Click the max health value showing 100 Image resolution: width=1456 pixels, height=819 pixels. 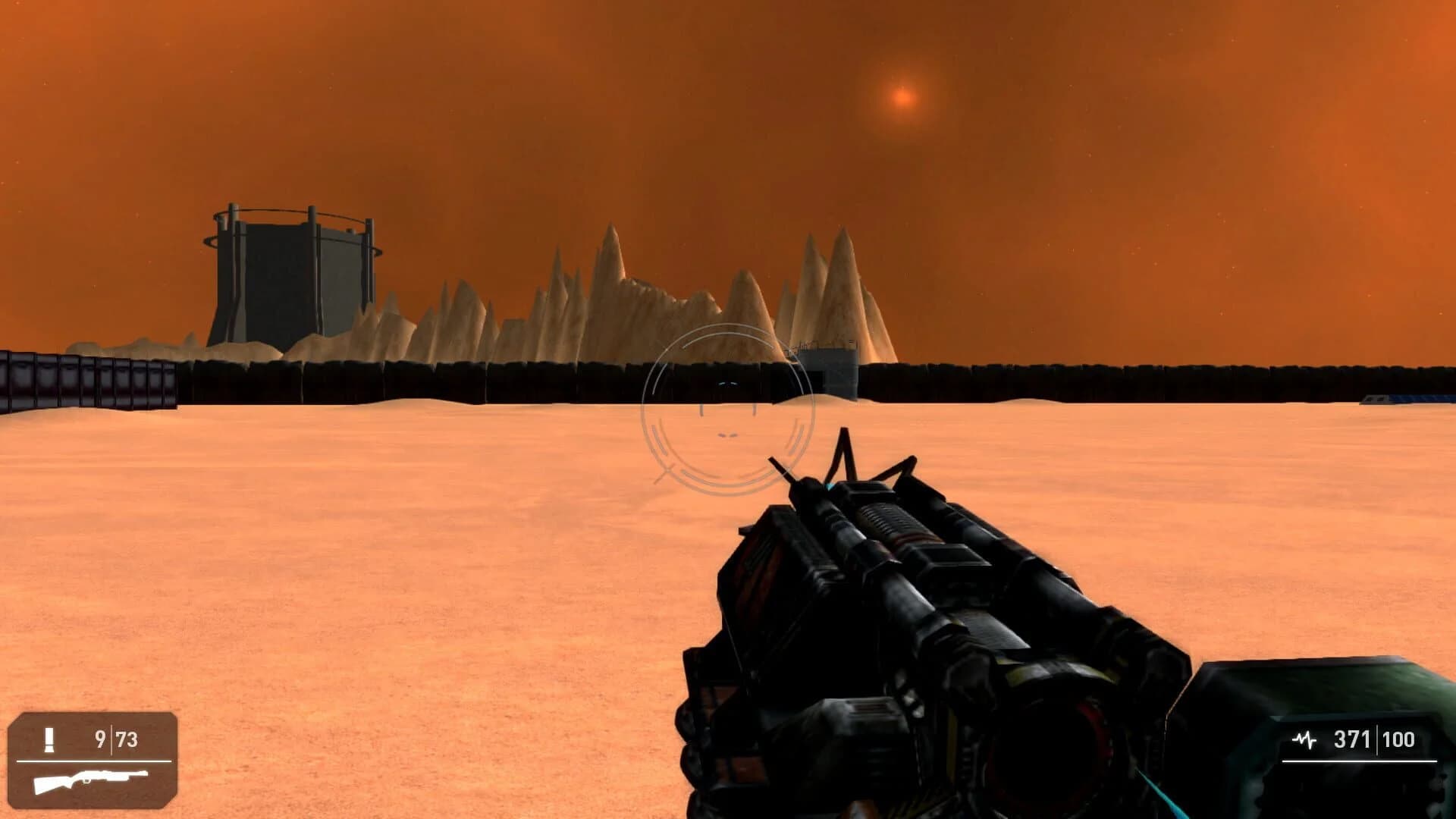tap(1399, 736)
